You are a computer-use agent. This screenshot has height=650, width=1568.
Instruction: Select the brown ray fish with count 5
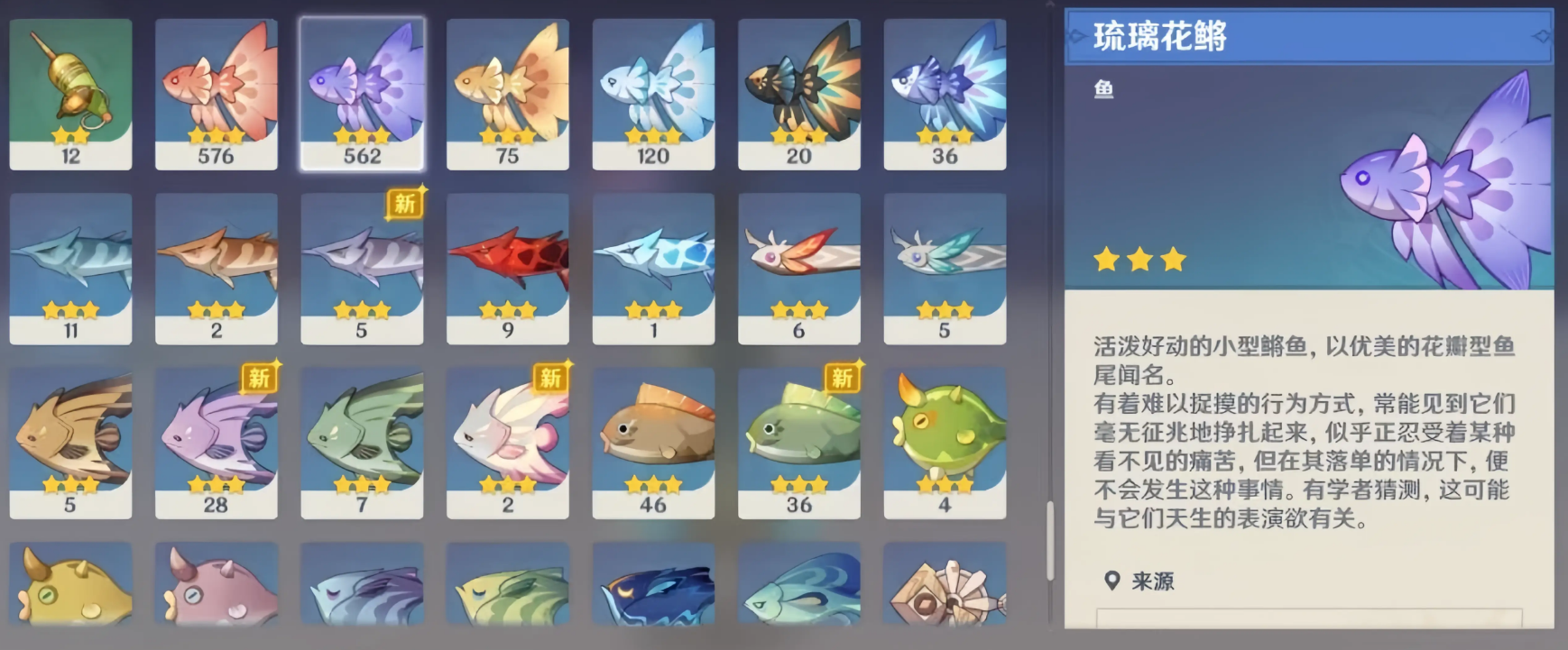coord(70,443)
